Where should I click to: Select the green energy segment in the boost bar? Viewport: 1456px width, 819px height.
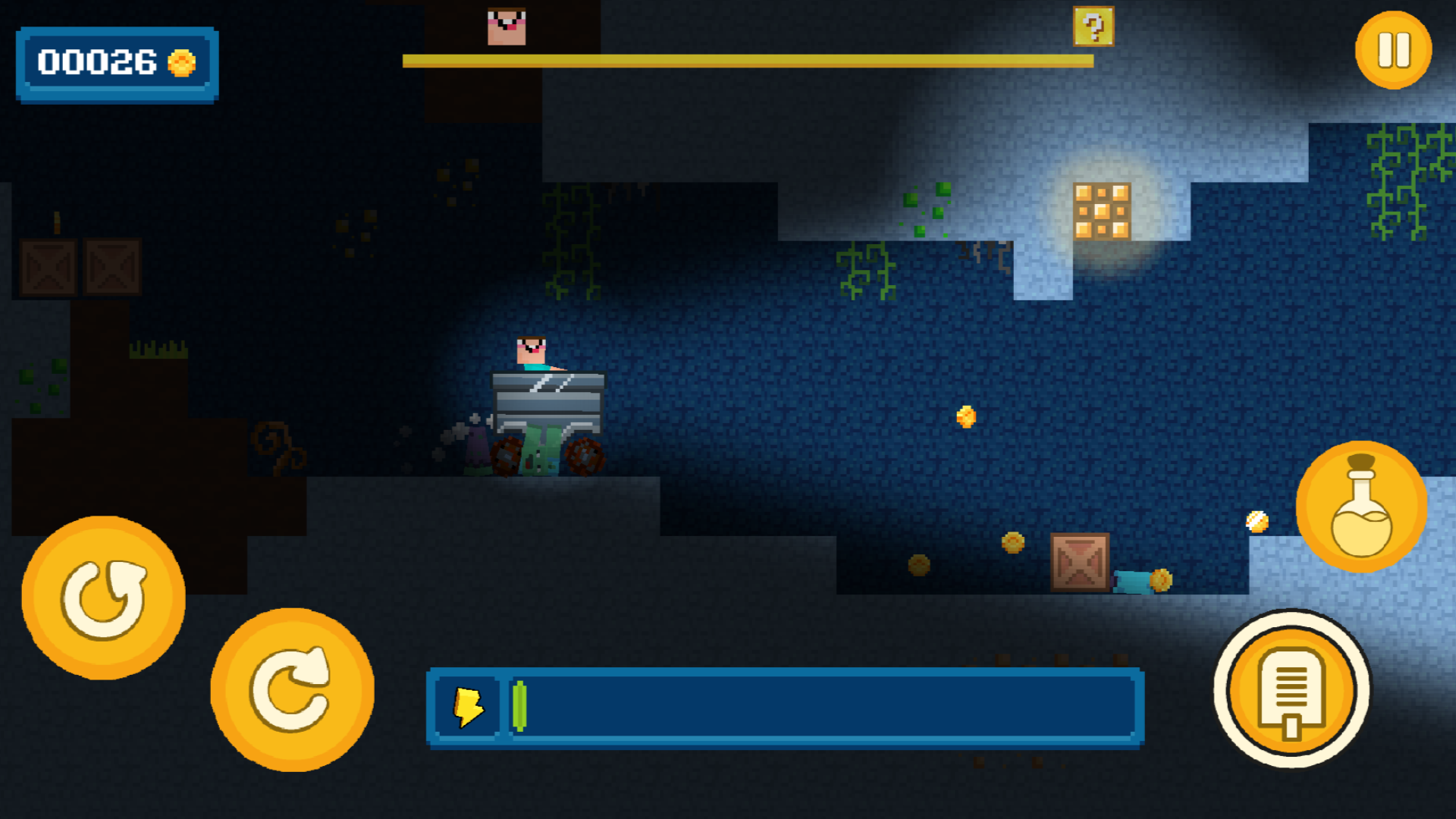(520, 707)
